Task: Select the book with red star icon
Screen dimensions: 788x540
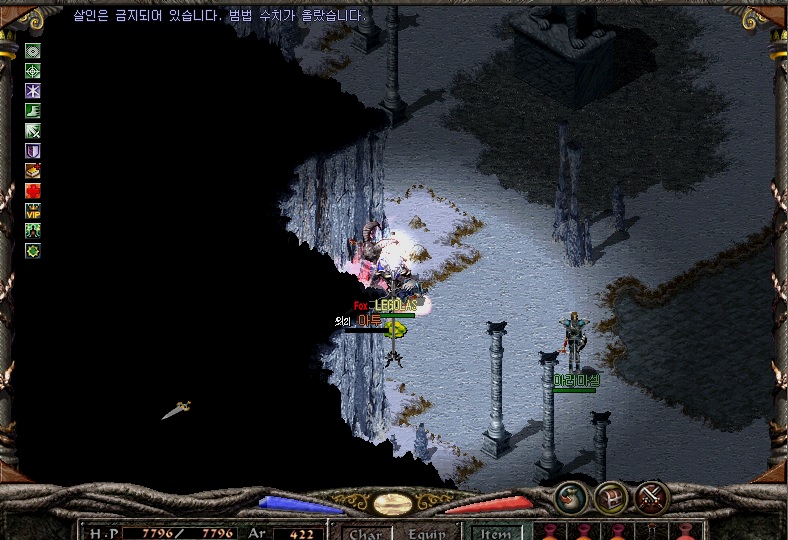Action: (33, 171)
